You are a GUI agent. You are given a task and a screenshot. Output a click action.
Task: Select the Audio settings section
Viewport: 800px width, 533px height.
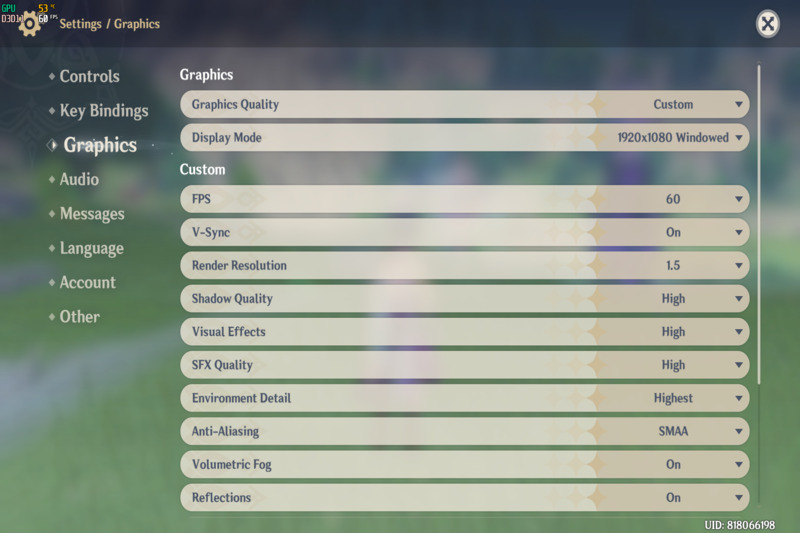click(x=79, y=179)
